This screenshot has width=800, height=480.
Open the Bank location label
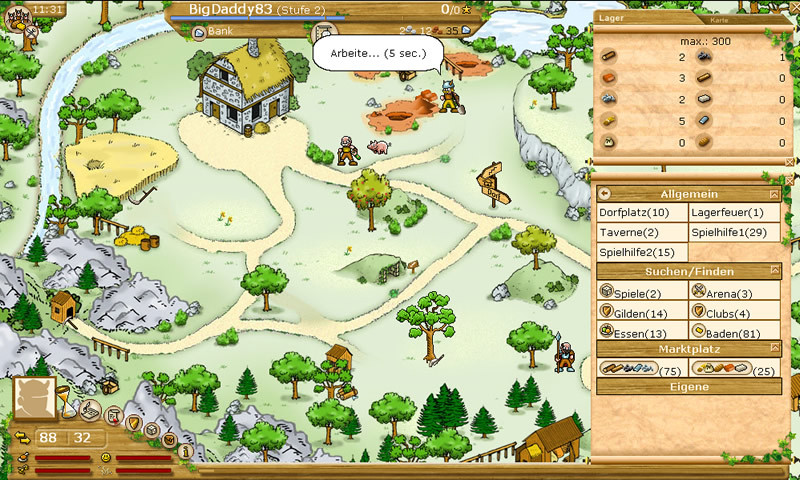point(210,31)
